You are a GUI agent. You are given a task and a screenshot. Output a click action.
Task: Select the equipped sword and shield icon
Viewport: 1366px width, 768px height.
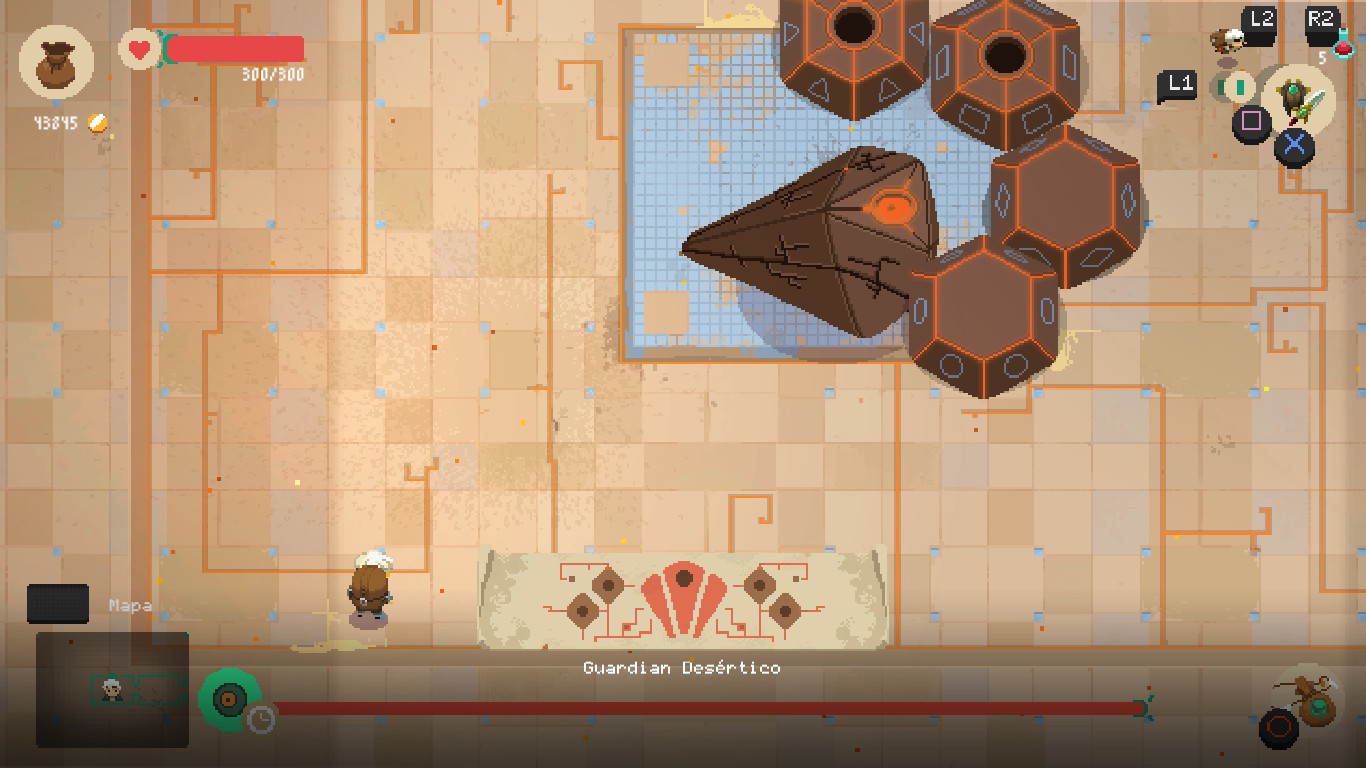pos(1298,100)
